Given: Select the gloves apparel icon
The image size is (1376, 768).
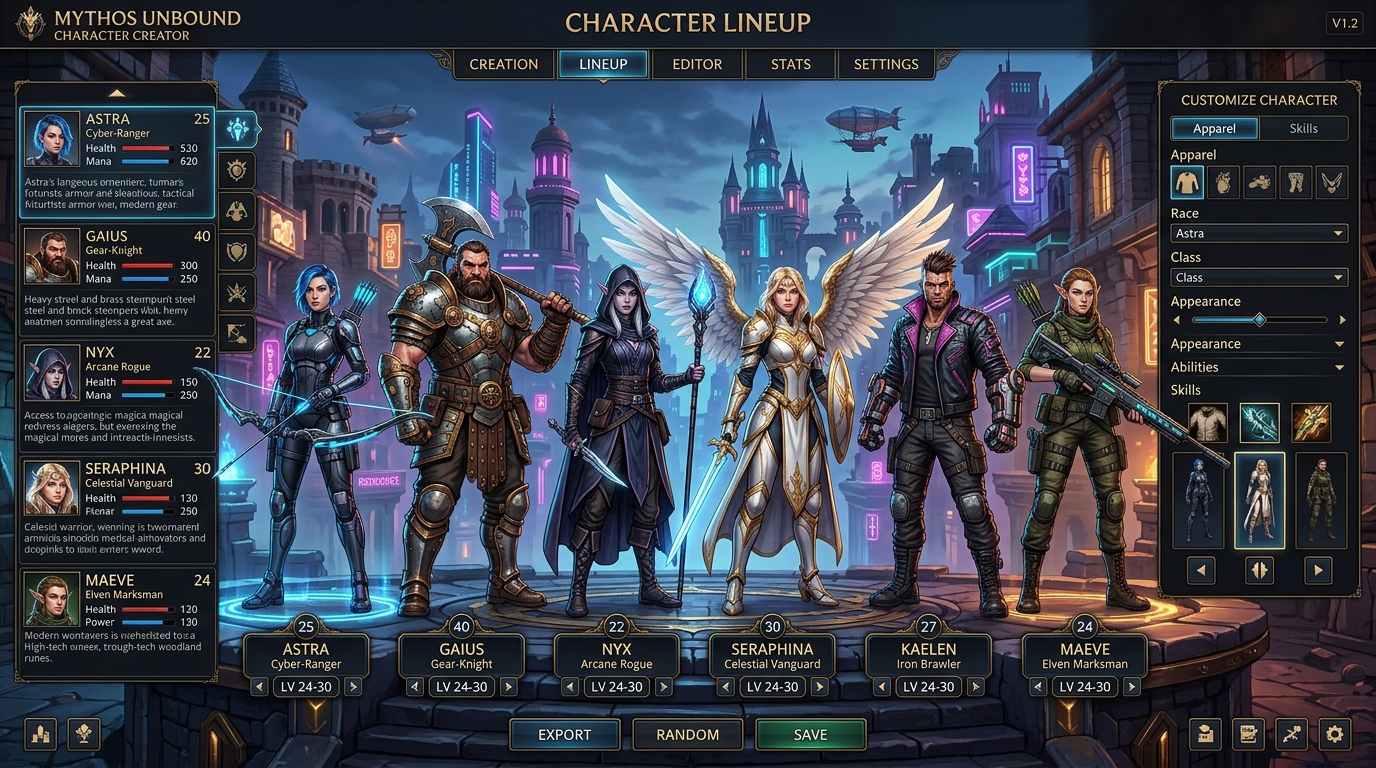Looking at the screenshot, I should tap(1223, 182).
